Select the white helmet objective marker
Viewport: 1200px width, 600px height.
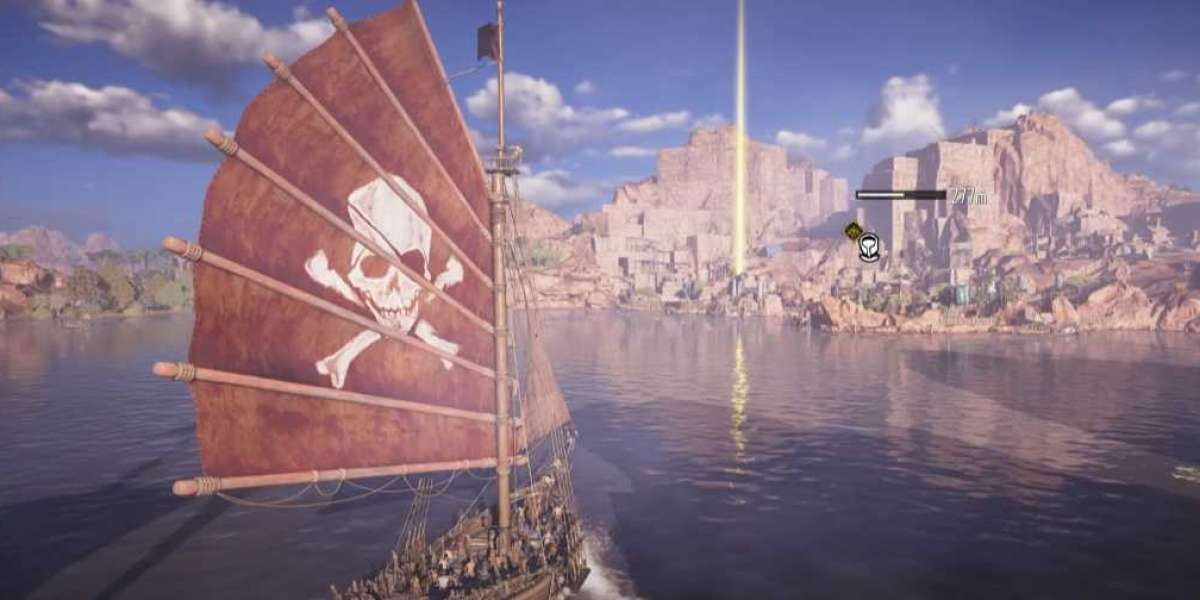(869, 246)
